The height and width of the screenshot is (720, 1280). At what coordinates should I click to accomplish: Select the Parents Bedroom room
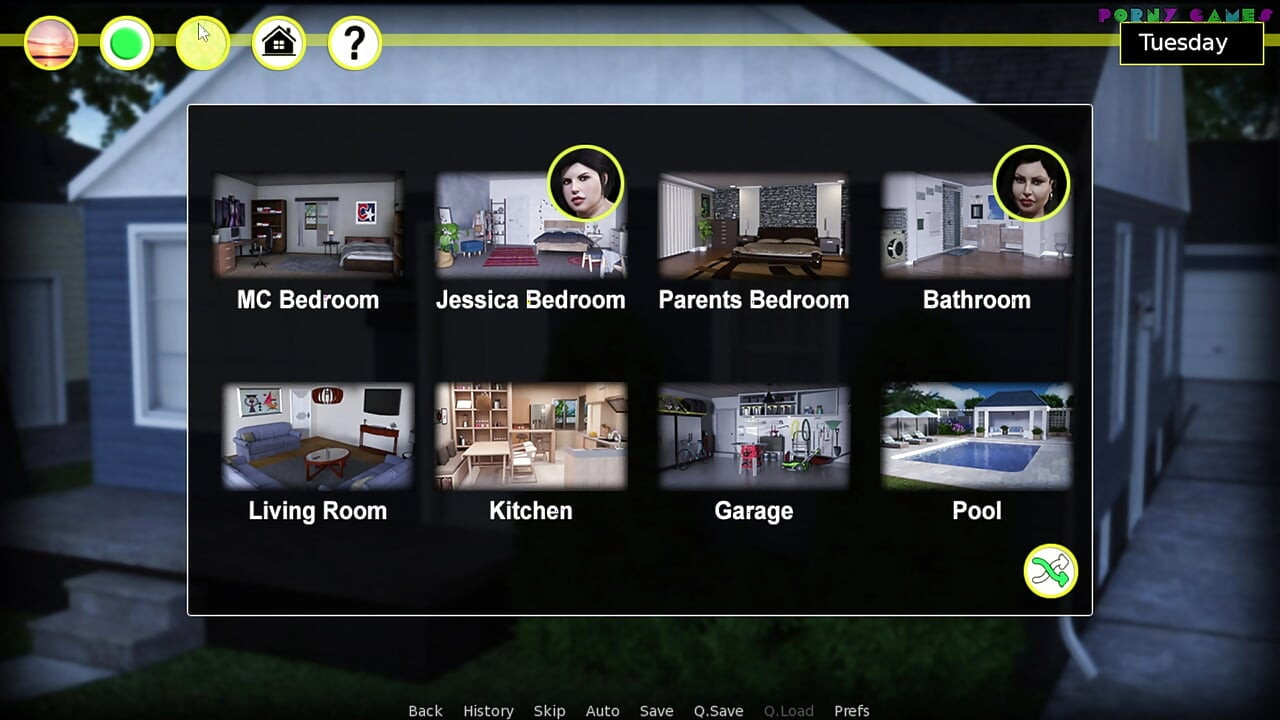[x=753, y=226]
